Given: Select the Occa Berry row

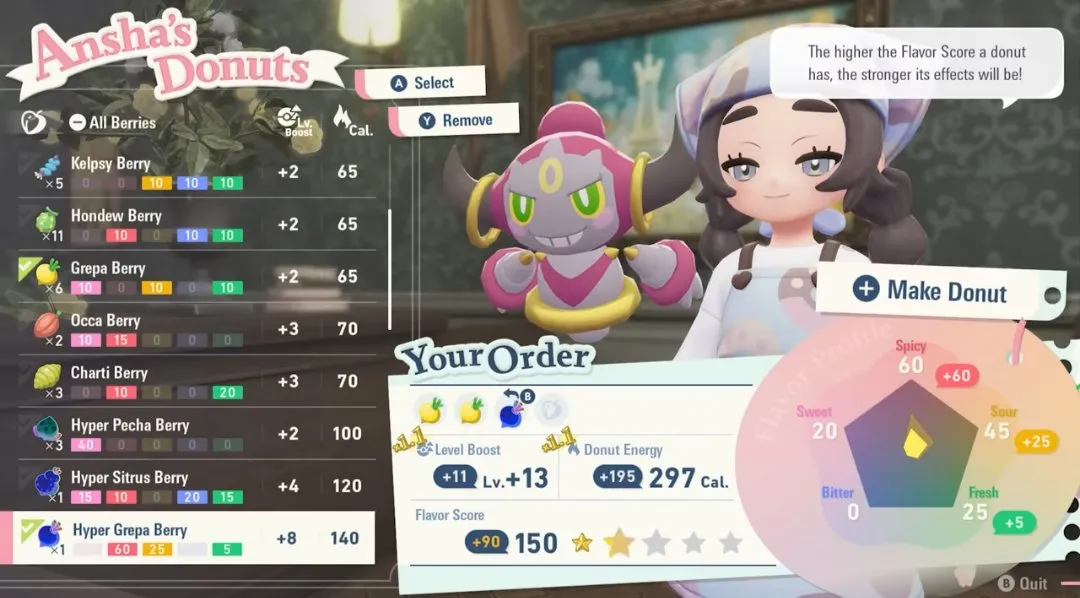Looking at the screenshot, I should [x=190, y=329].
